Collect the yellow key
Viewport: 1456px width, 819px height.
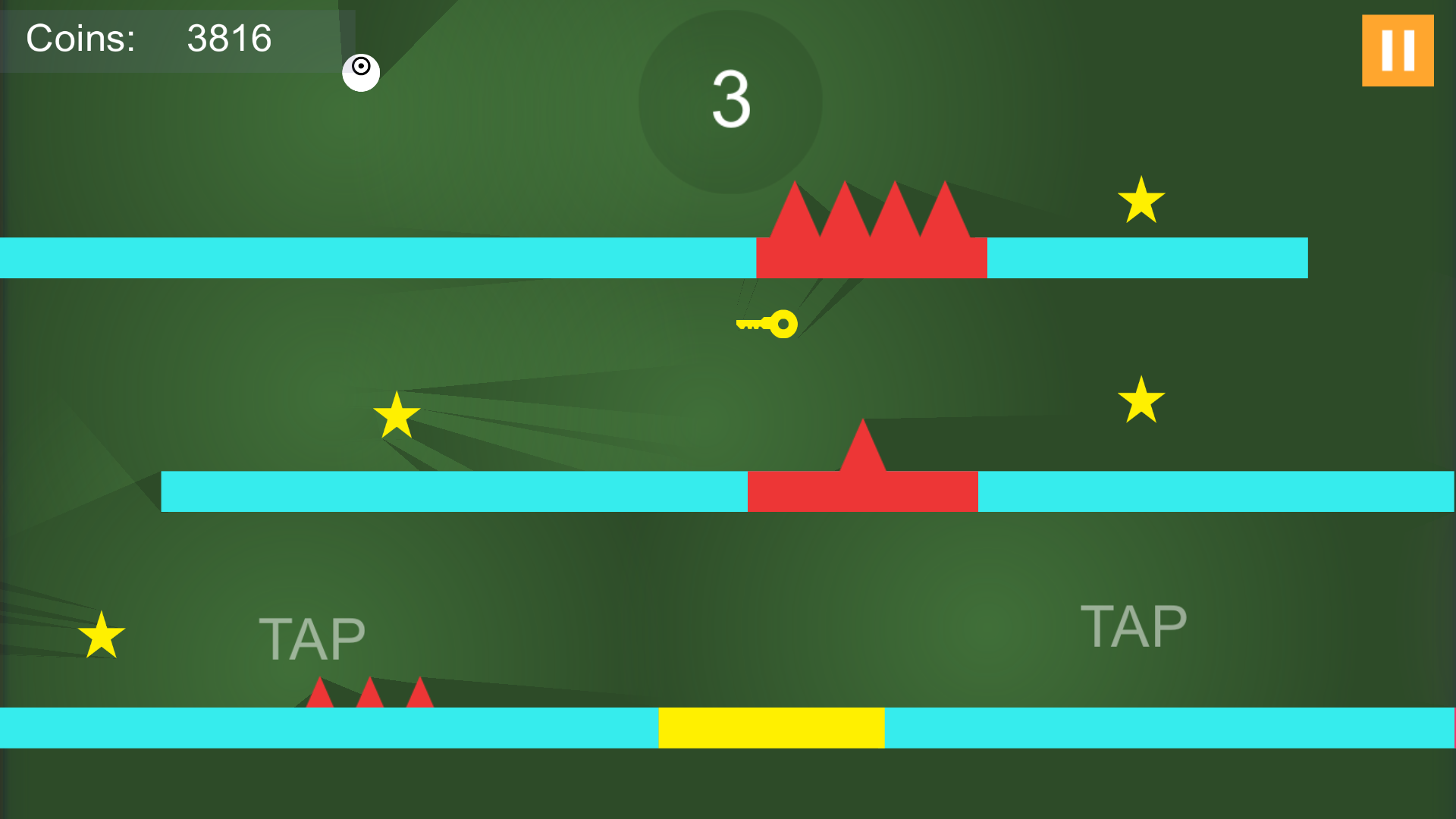(766, 324)
